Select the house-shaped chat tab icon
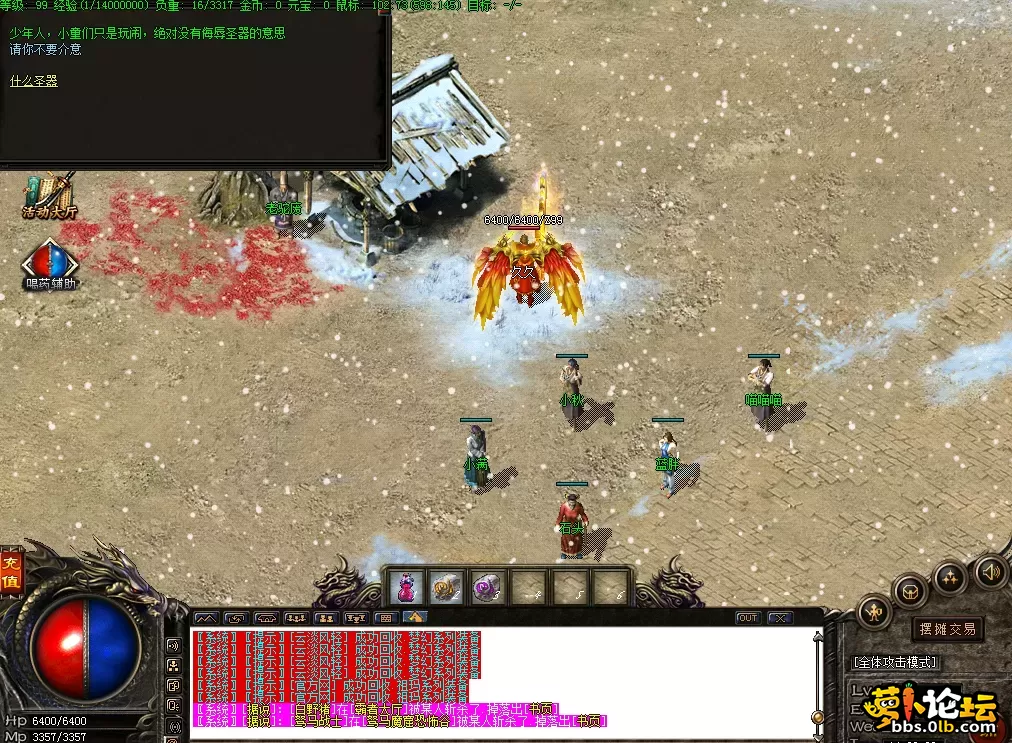Image resolution: width=1012 pixels, height=743 pixels. tap(415, 618)
